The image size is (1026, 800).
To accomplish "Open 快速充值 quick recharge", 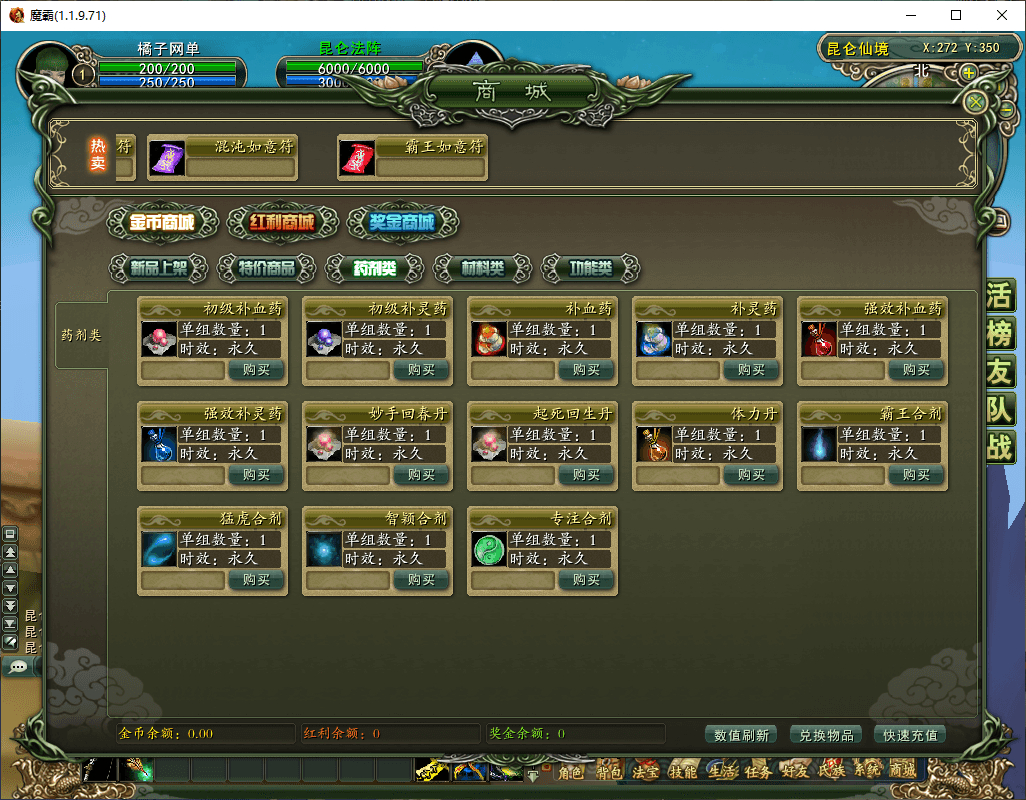I will 910,735.
